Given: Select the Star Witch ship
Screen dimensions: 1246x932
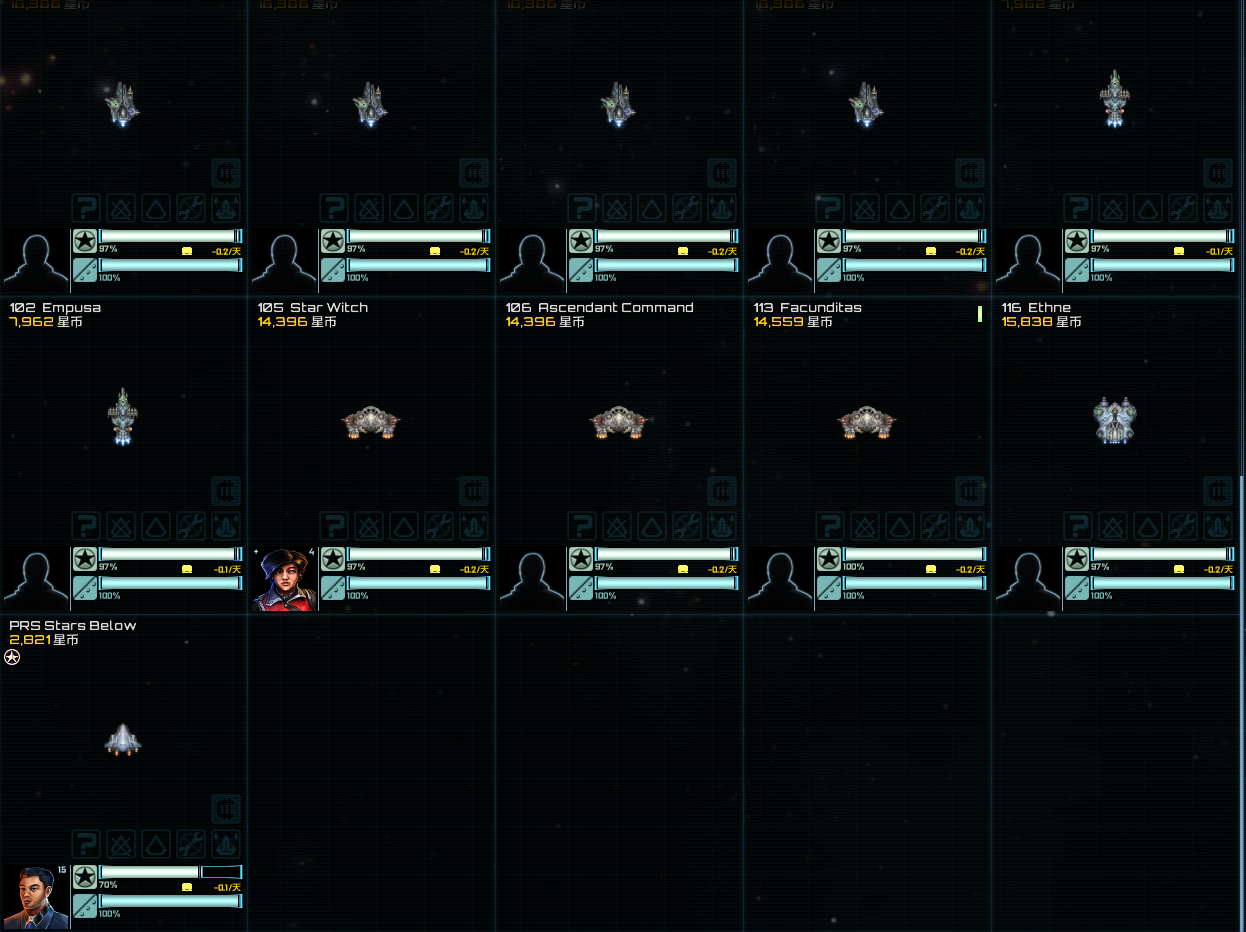Looking at the screenshot, I should pyautogui.click(x=370, y=423).
